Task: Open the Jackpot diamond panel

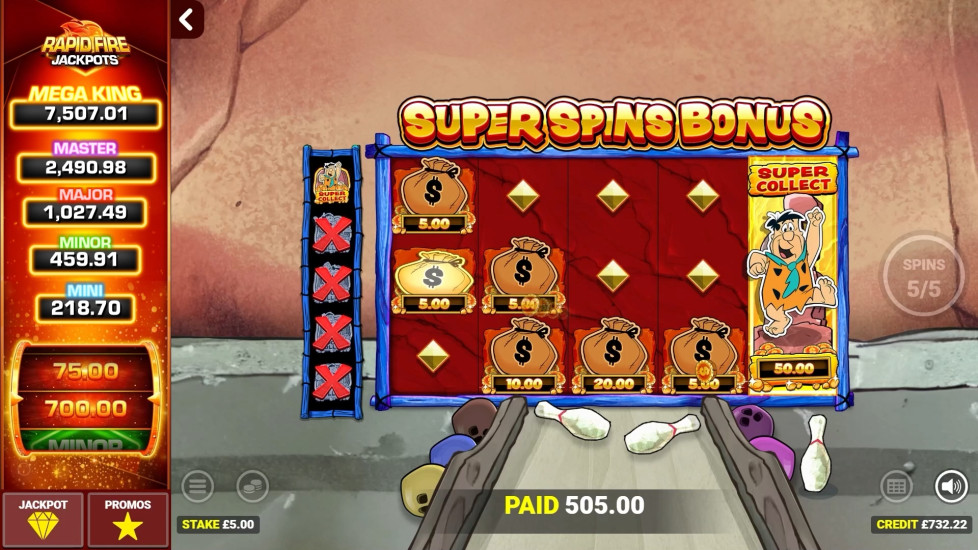Action: click(x=42, y=518)
